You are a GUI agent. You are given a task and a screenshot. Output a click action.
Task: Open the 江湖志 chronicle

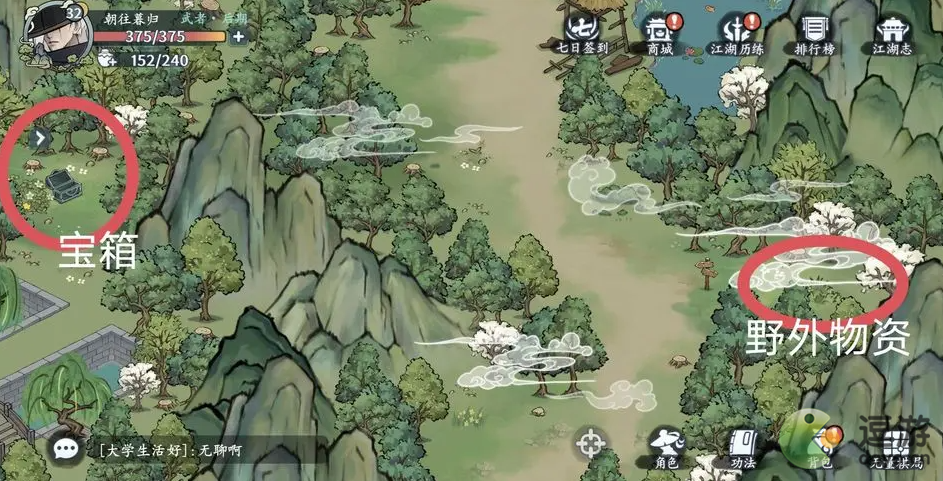coord(892,31)
